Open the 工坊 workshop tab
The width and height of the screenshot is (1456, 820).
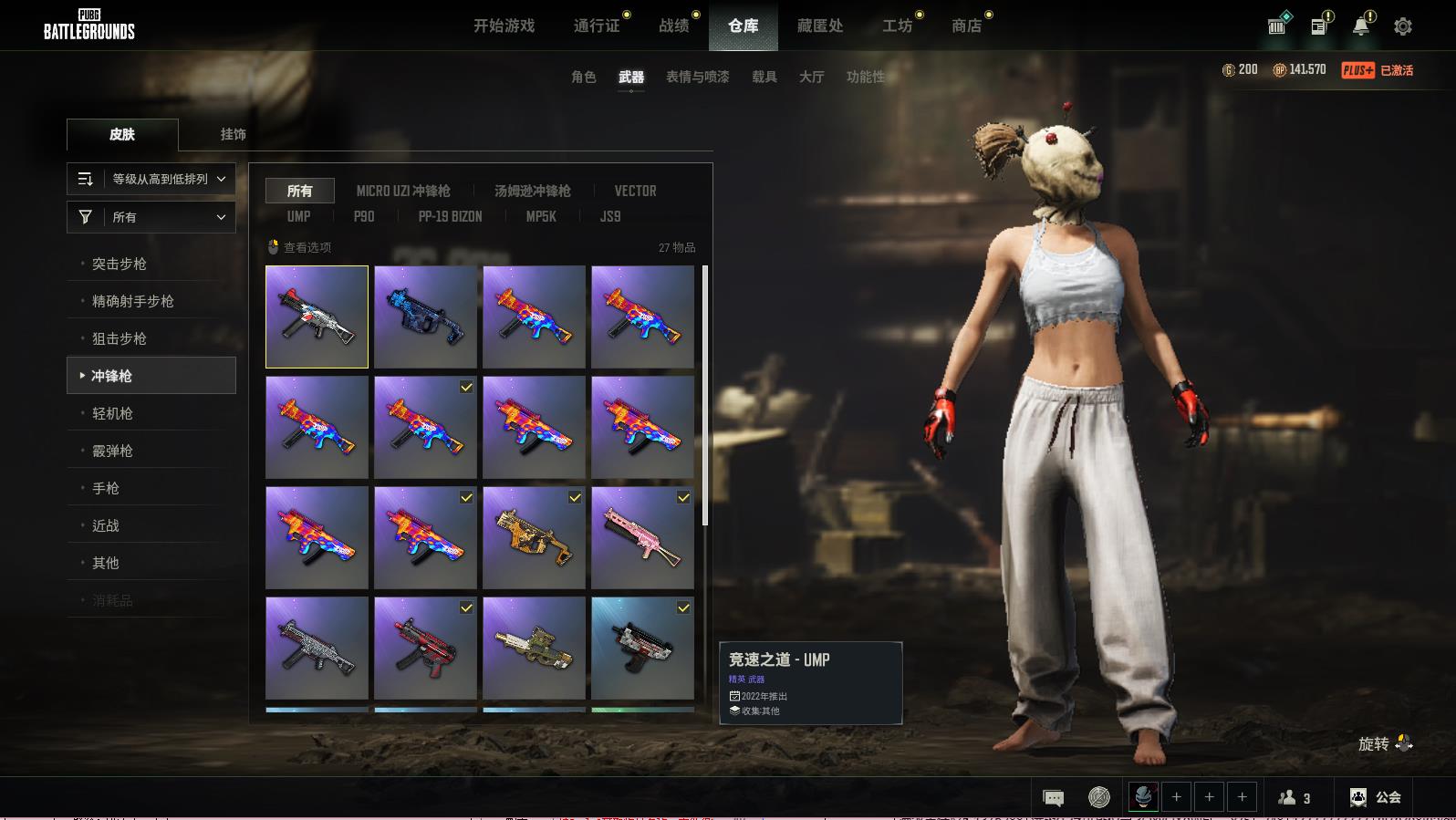(x=897, y=26)
